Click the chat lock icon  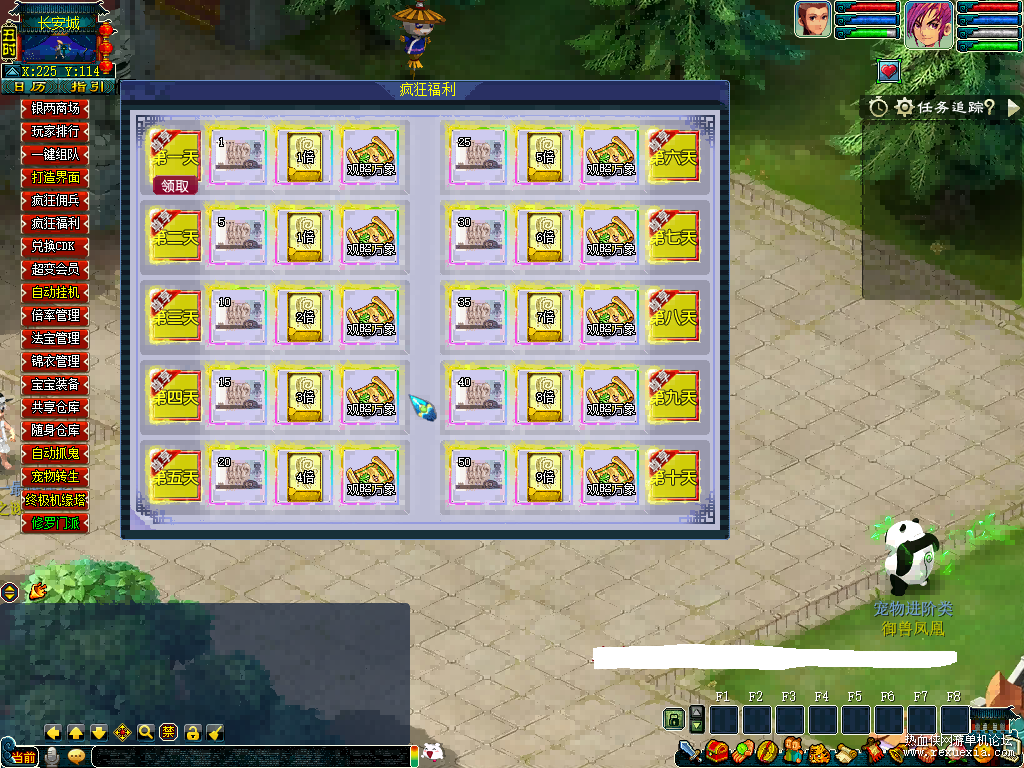(193, 732)
